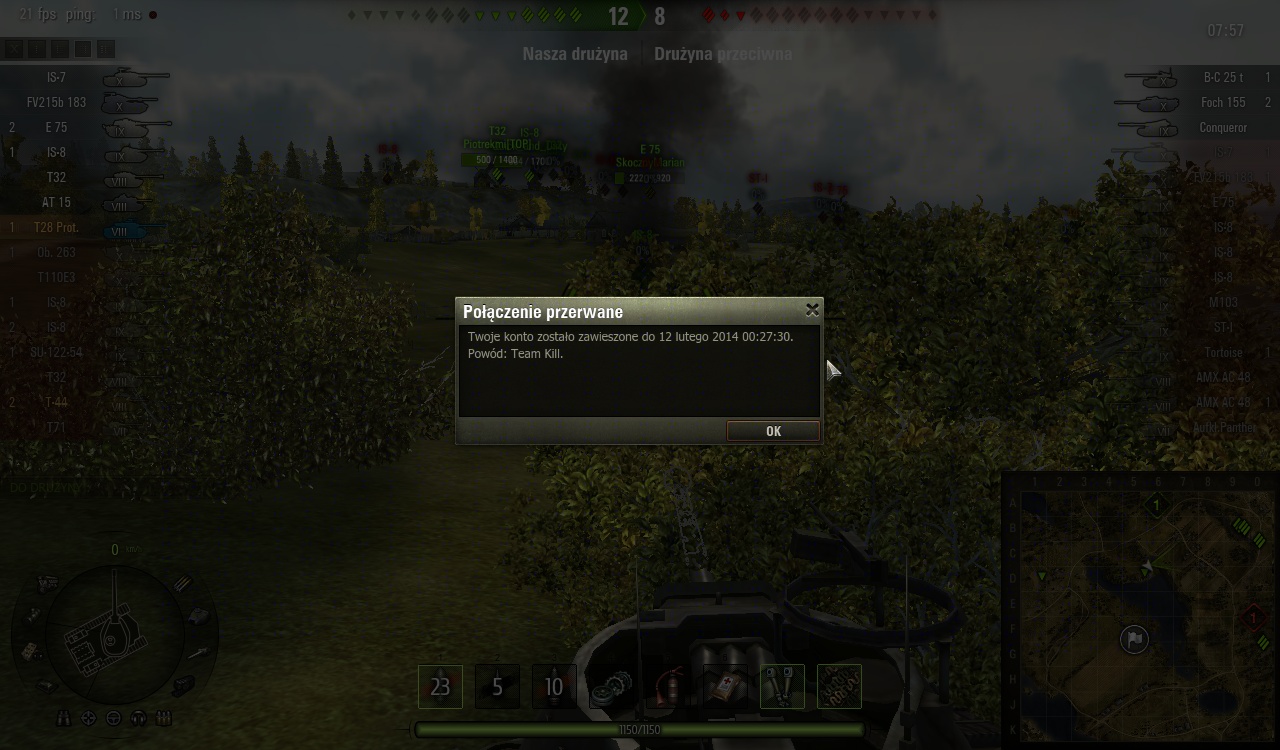
Task: Select B-C 25 t in the enemy list
Action: coord(1223,77)
